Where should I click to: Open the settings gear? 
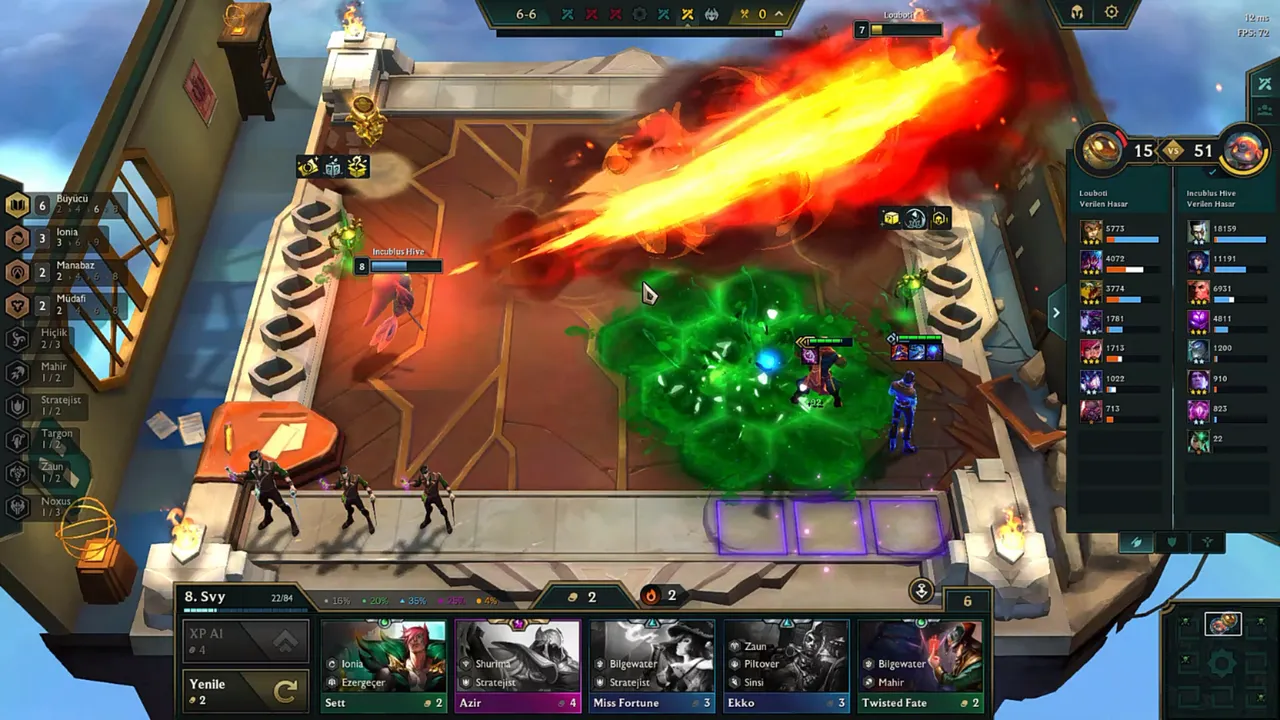[1111, 13]
